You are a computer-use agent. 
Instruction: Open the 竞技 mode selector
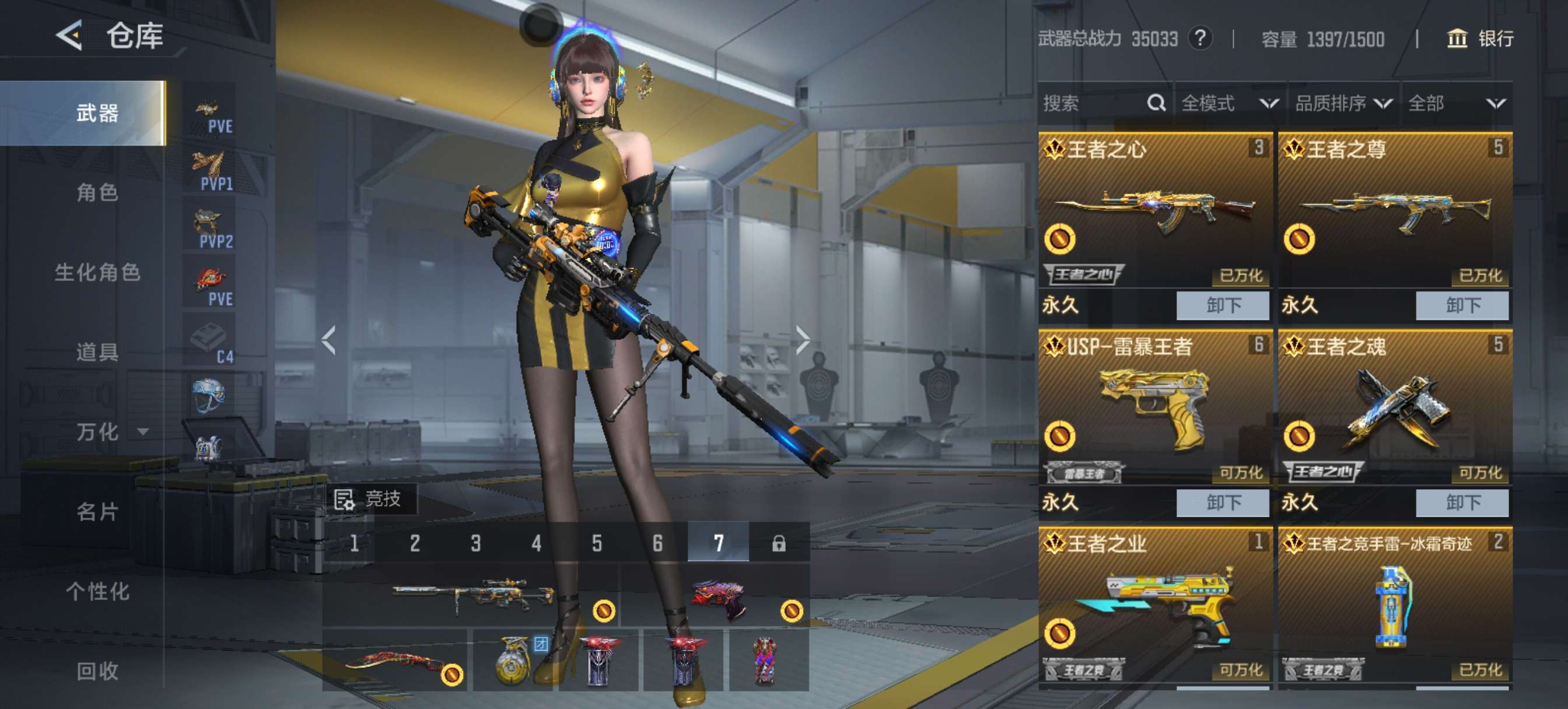(370, 499)
